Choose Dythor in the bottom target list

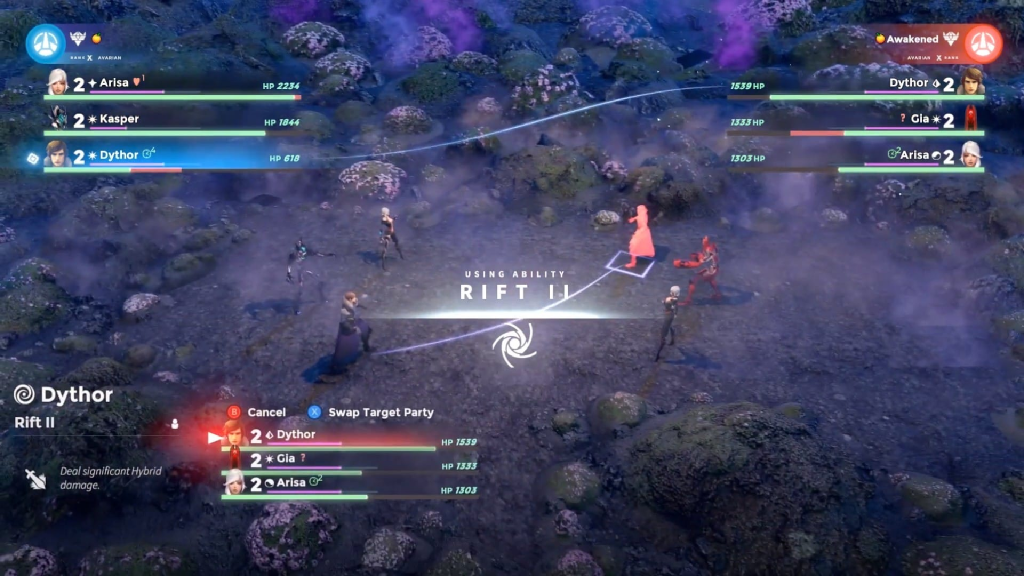point(330,436)
